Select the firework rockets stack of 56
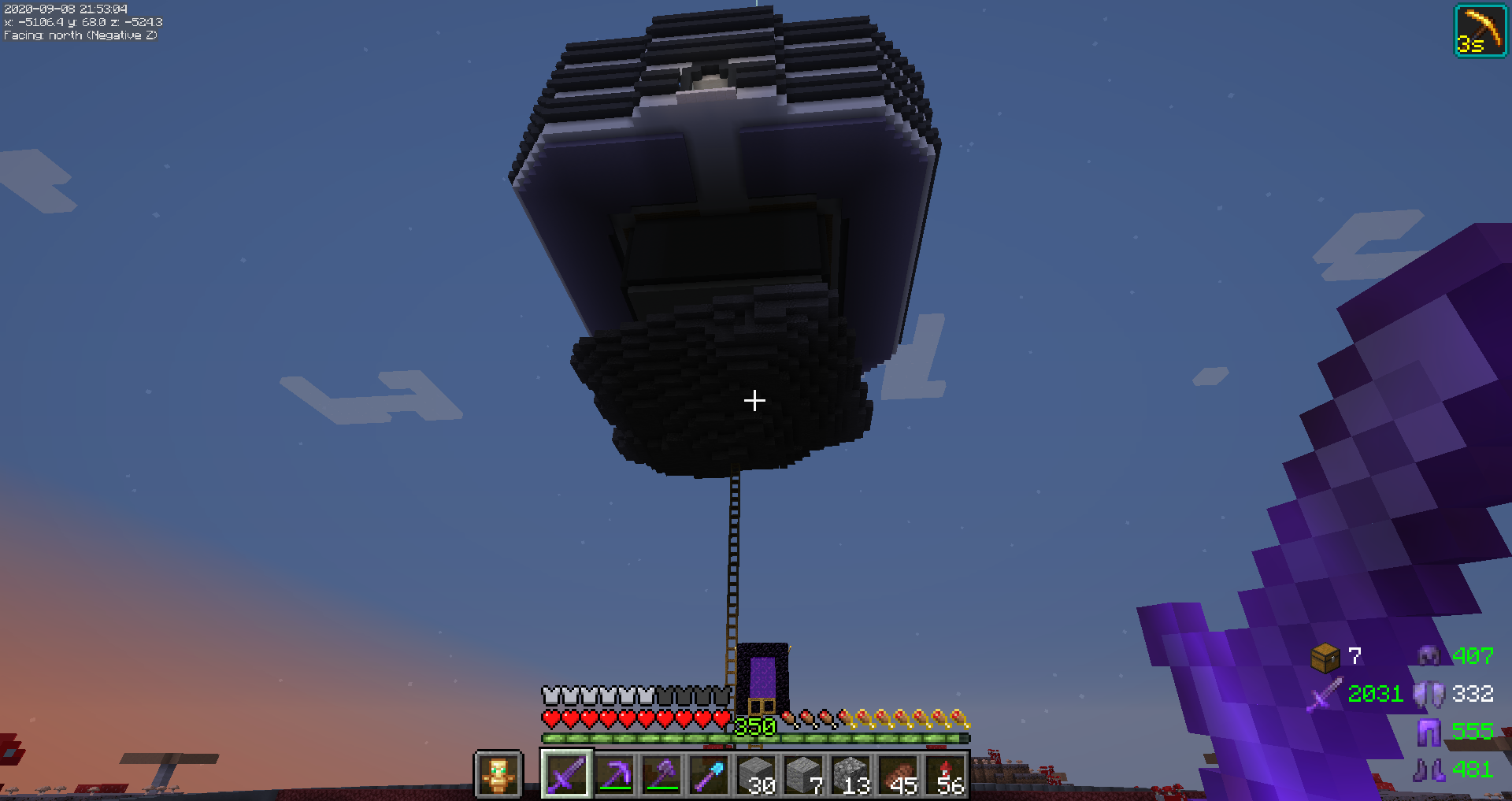This screenshot has height=801, width=1512. pyautogui.click(x=947, y=774)
